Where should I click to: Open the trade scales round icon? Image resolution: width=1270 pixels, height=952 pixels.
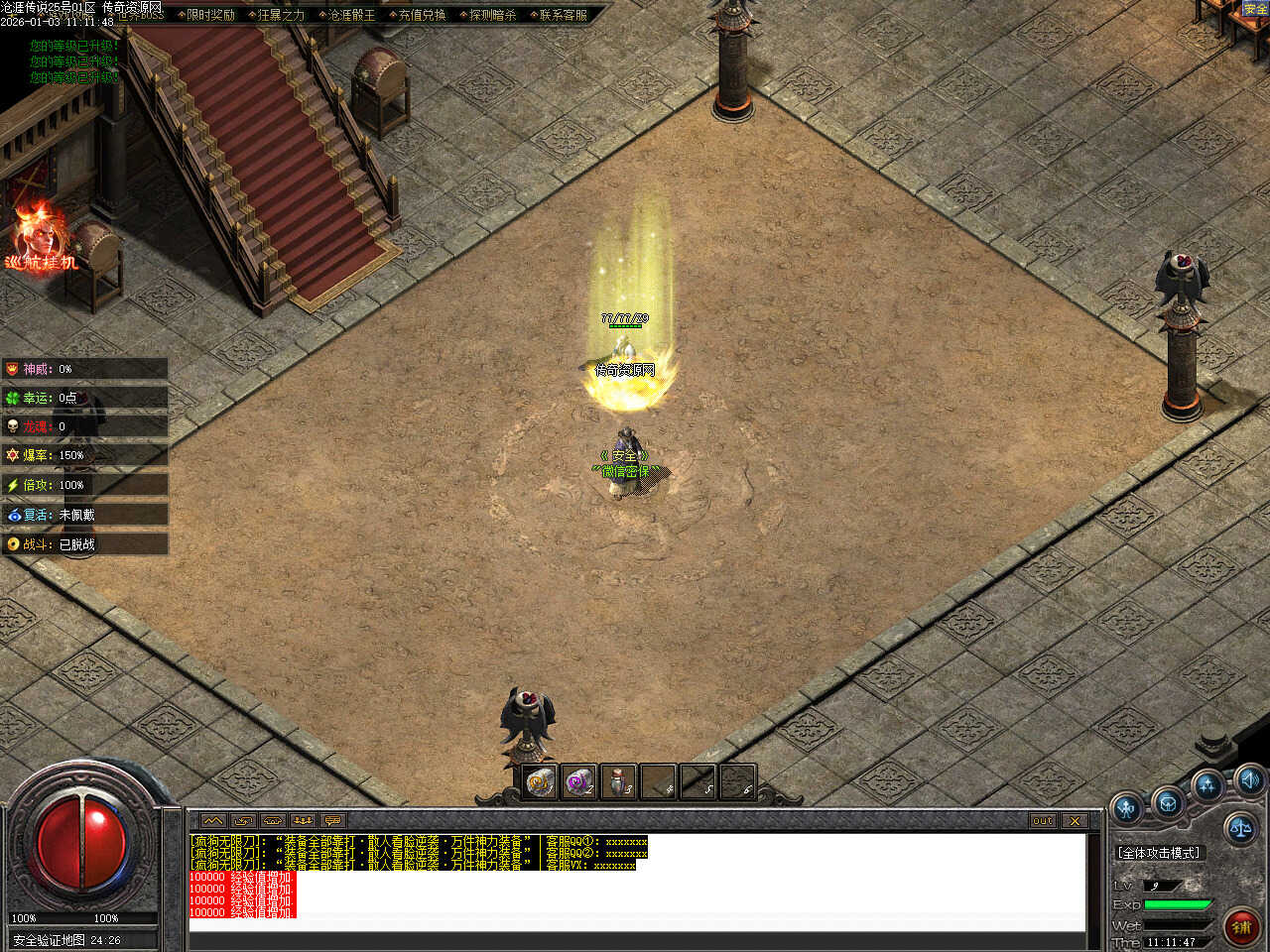pyautogui.click(x=1240, y=827)
